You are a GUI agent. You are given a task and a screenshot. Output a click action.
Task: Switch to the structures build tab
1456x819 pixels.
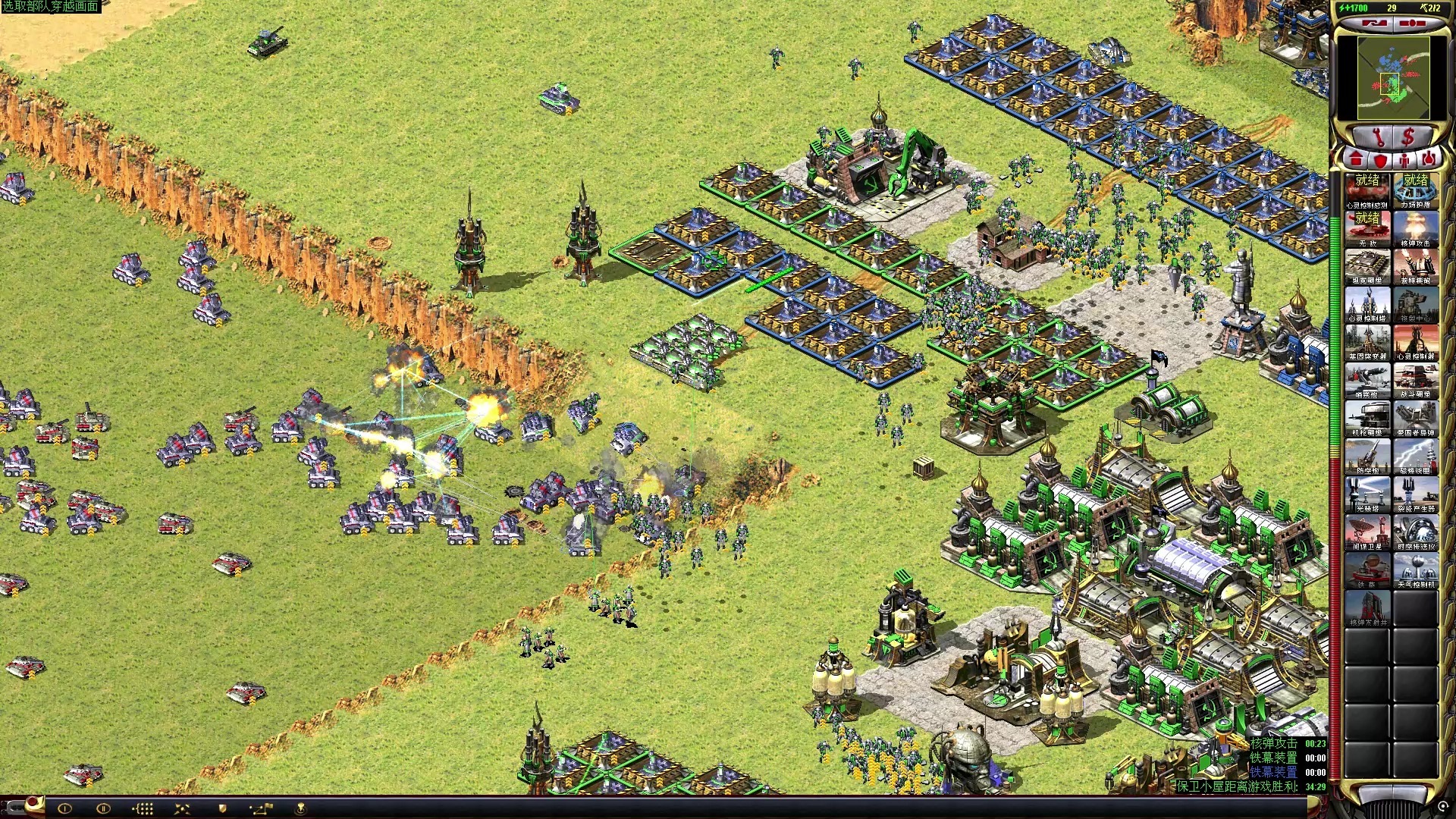tap(1357, 160)
